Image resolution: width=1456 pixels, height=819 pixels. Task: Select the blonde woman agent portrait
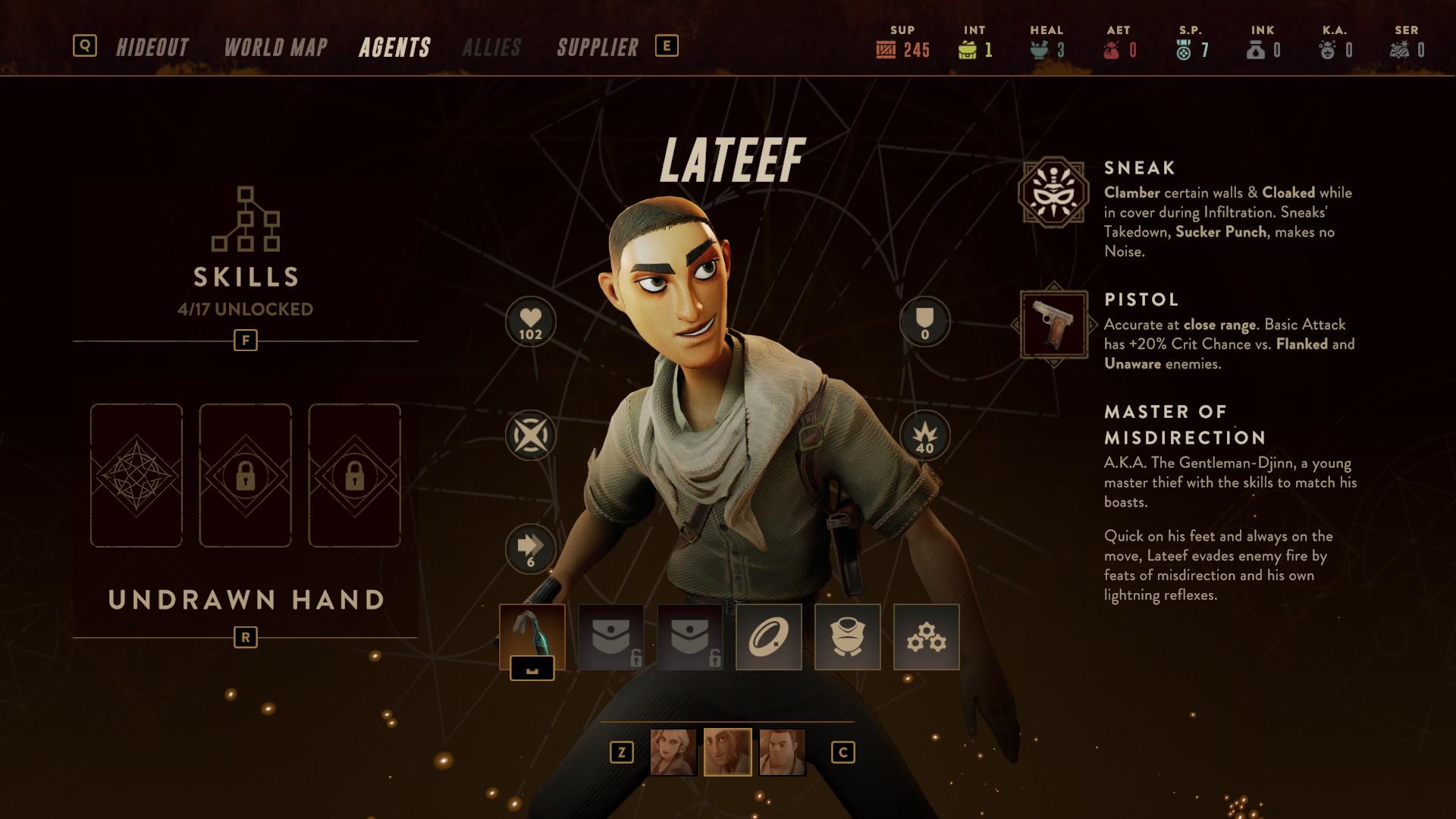click(x=673, y=752)
